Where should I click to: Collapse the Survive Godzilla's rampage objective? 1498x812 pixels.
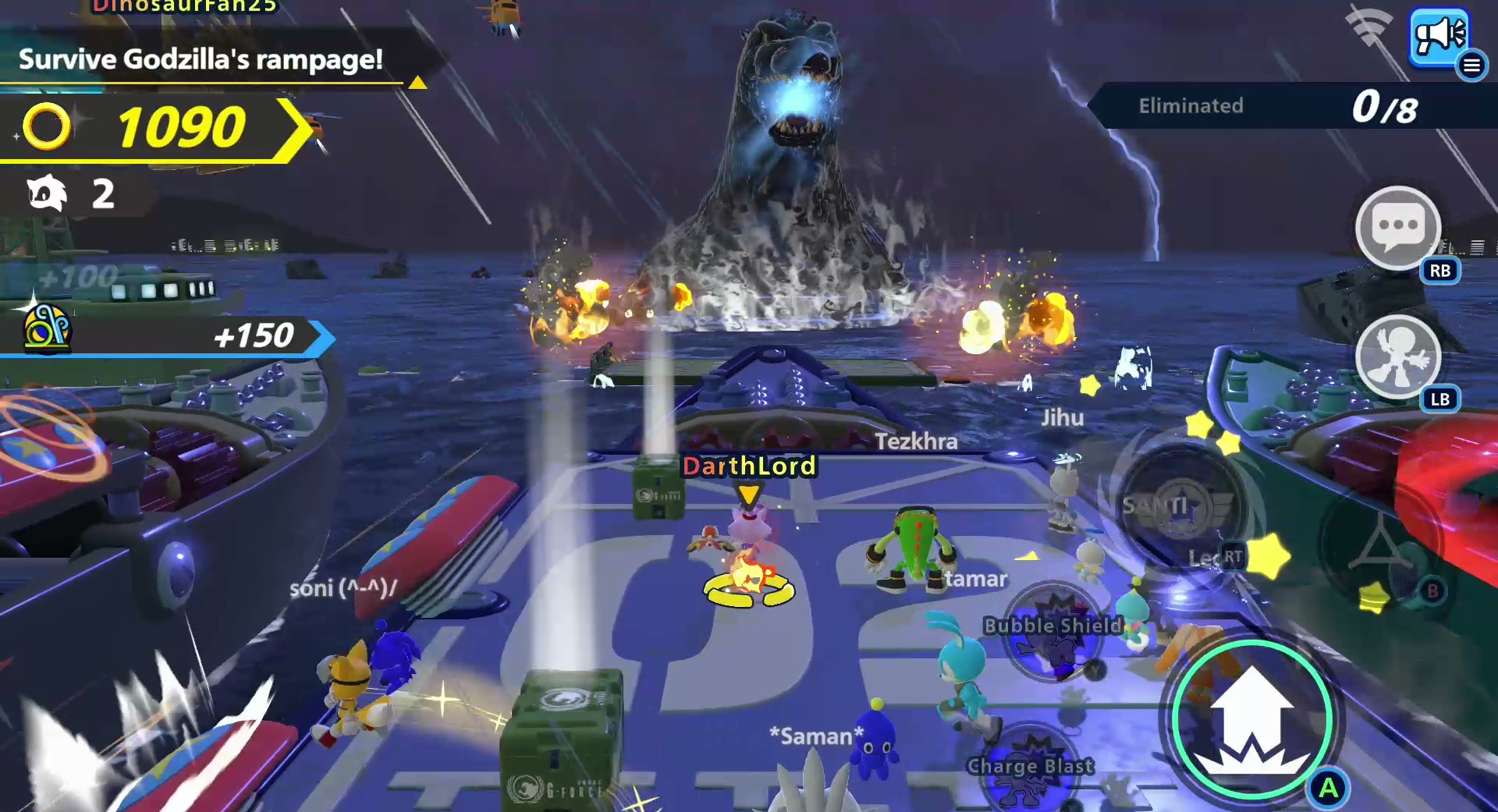[417, 83]
